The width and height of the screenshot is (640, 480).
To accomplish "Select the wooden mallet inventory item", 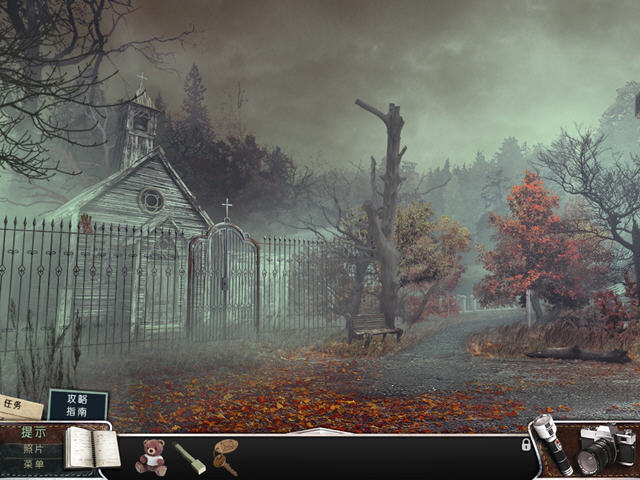I will point(226,455).
